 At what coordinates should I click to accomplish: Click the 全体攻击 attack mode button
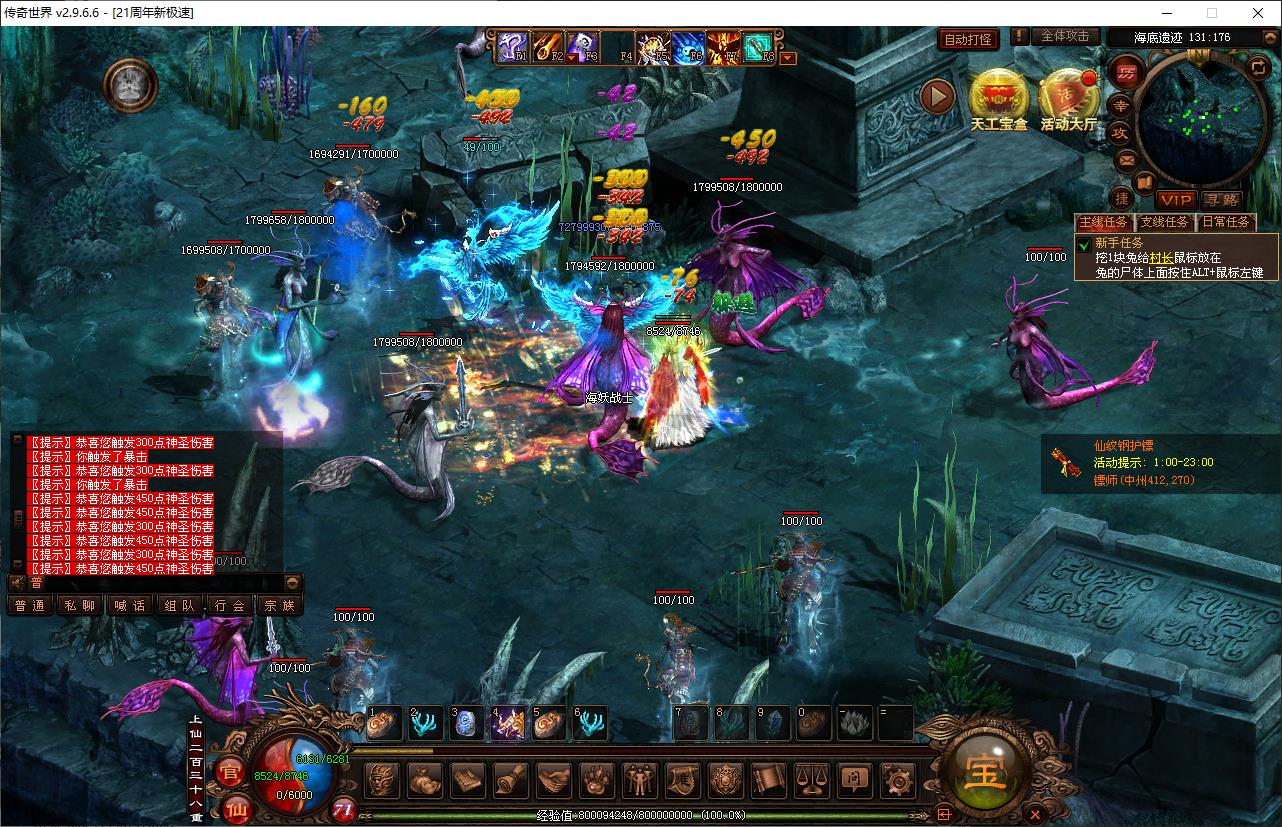pos(1064,36)
